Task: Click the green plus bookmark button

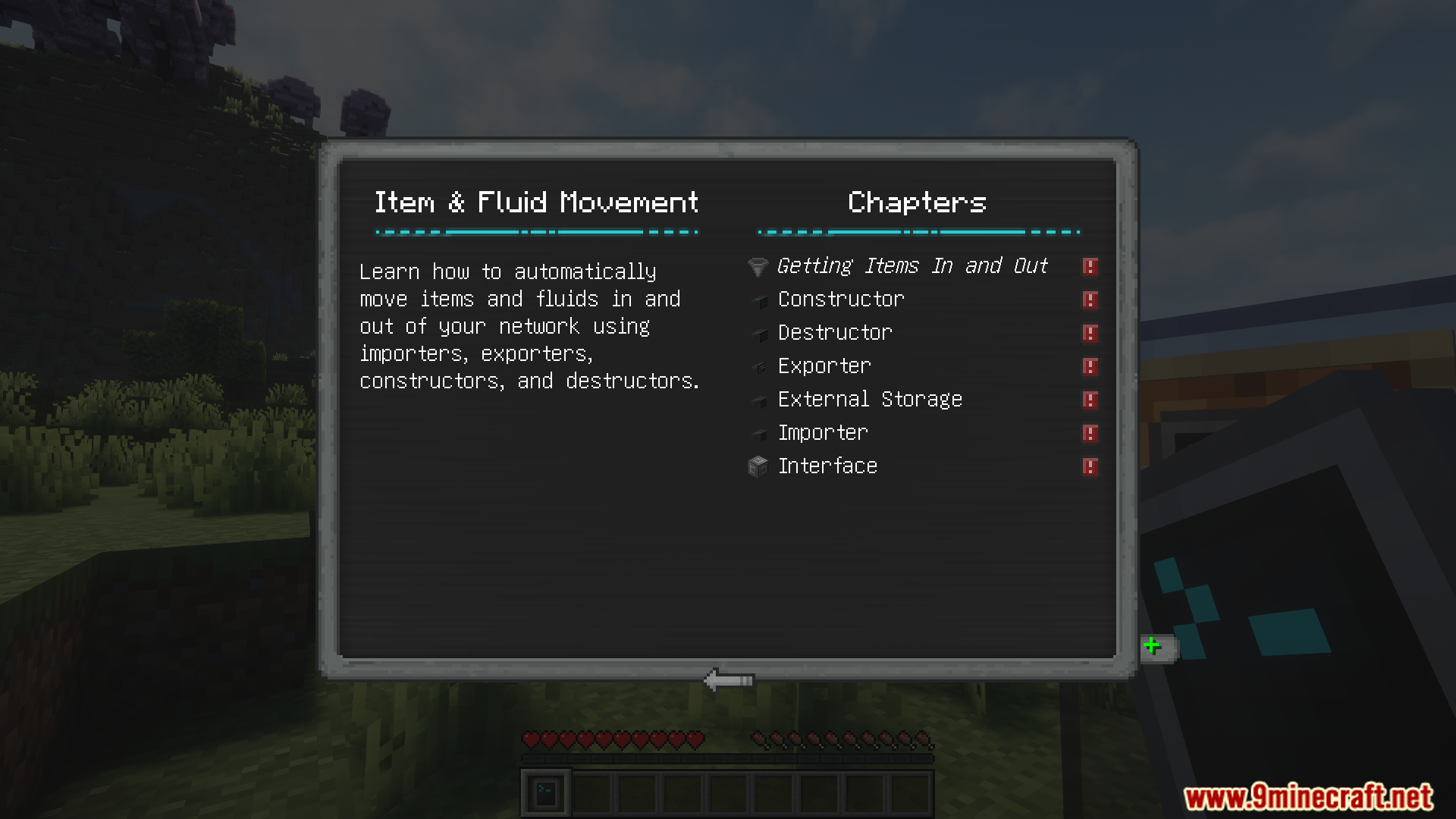Action: (1153, 647)
